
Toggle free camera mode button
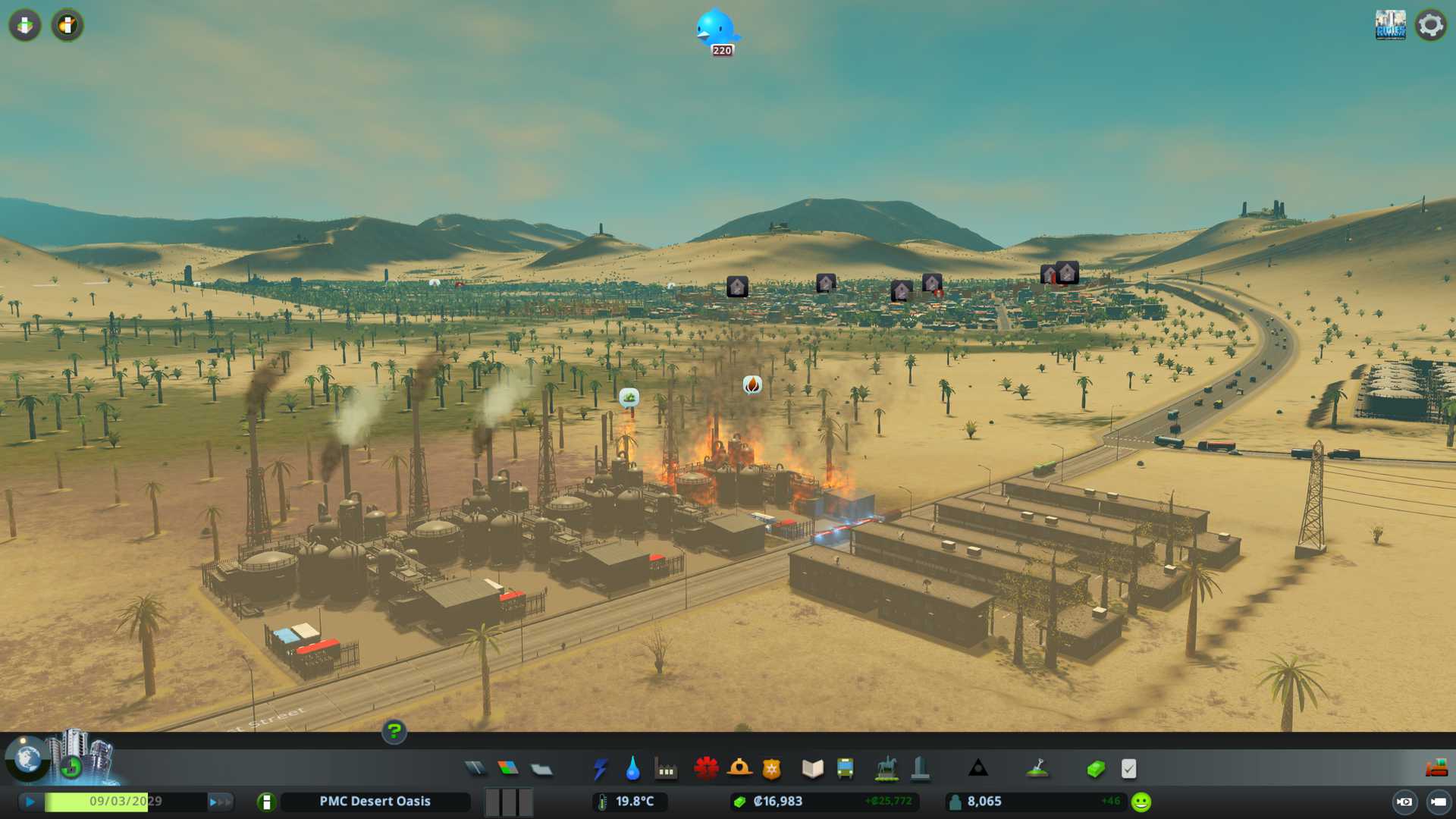pyautogui.click(x=1439, y=802)
